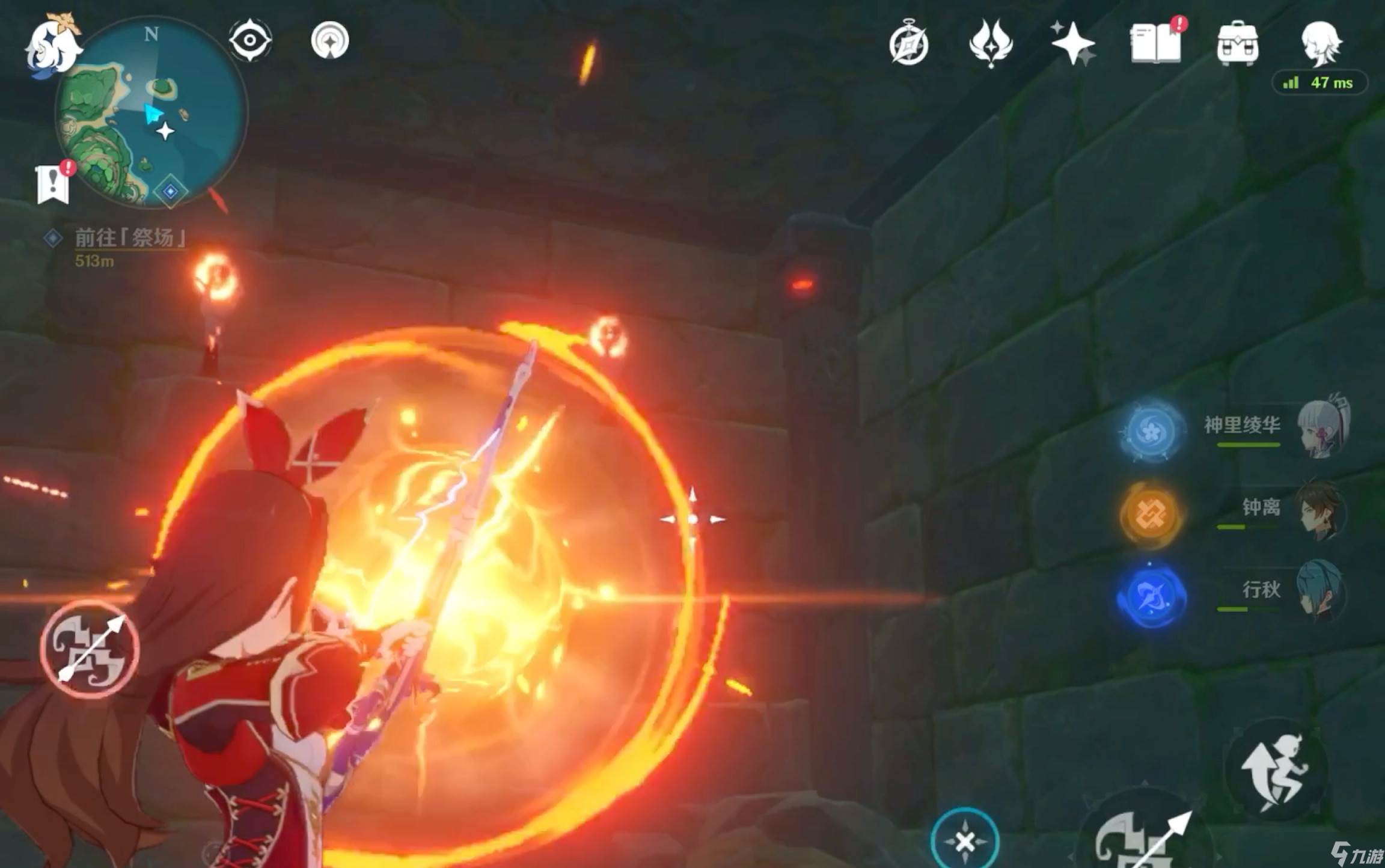Cancel aiming with the crosshair X button
This screenshot has width=1385, height=868.
965,840
